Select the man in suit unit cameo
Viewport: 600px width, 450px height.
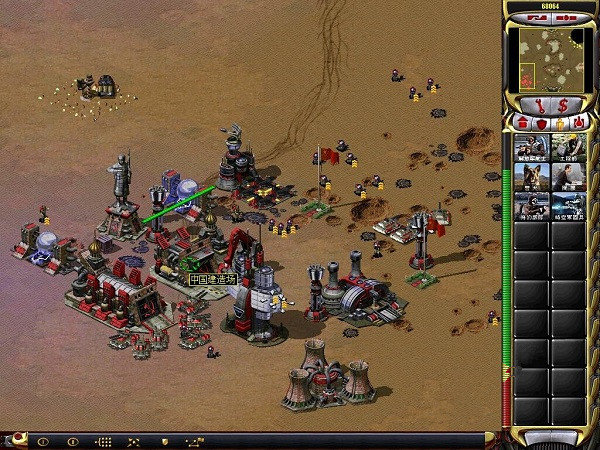pyautogui.click(x=568, y=177)
